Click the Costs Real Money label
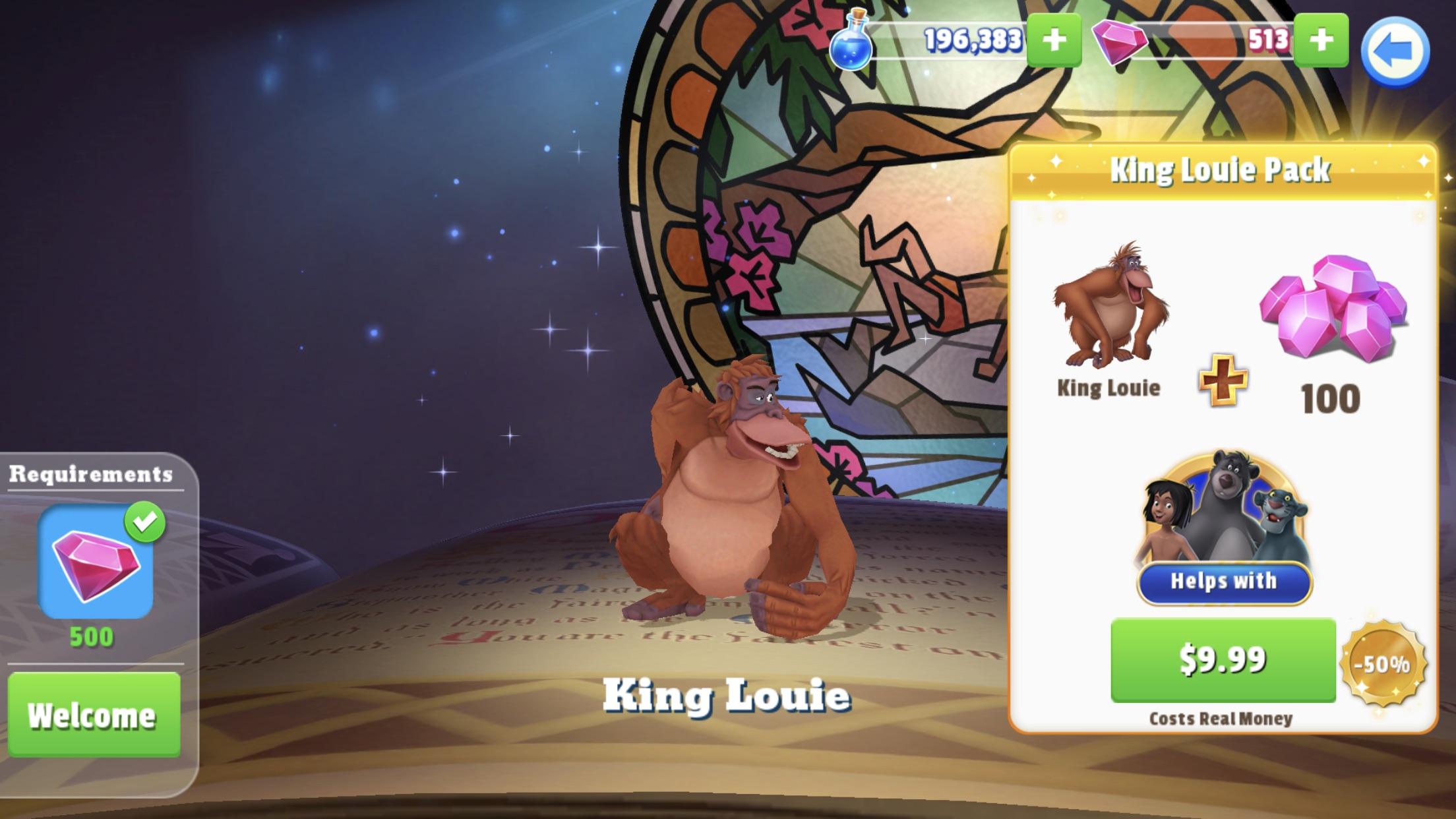The image size is (1456, 819). [1221, 718]
